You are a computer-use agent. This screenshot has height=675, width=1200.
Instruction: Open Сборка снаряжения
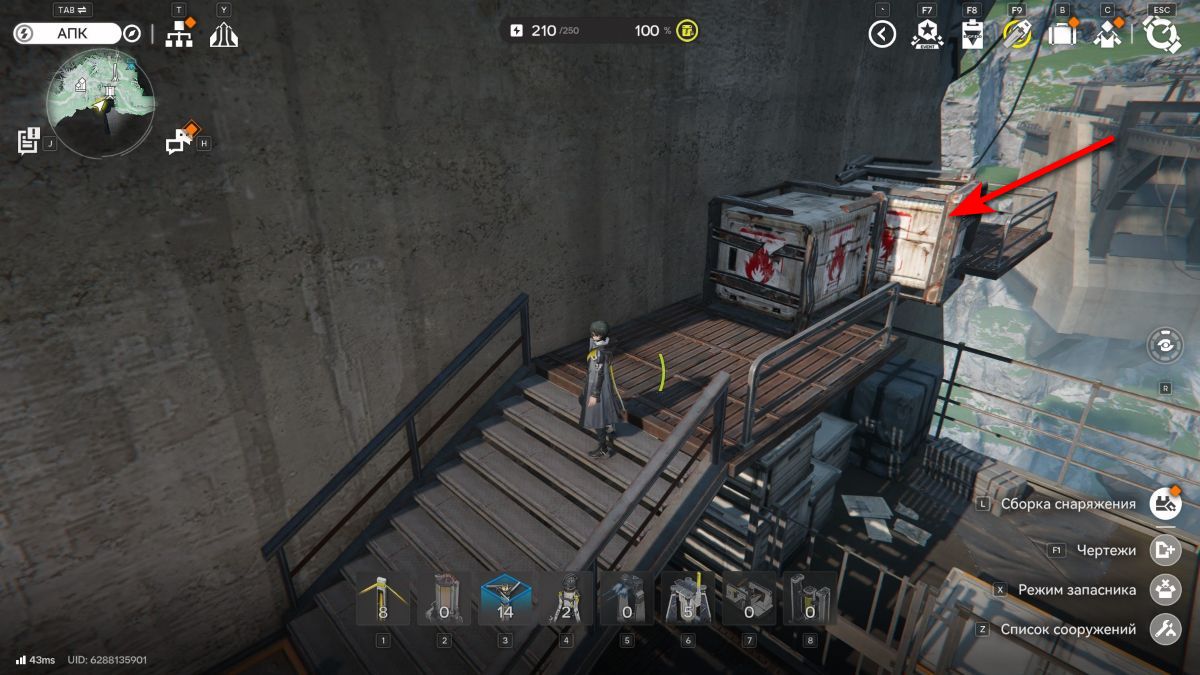tap(1165, 504)
